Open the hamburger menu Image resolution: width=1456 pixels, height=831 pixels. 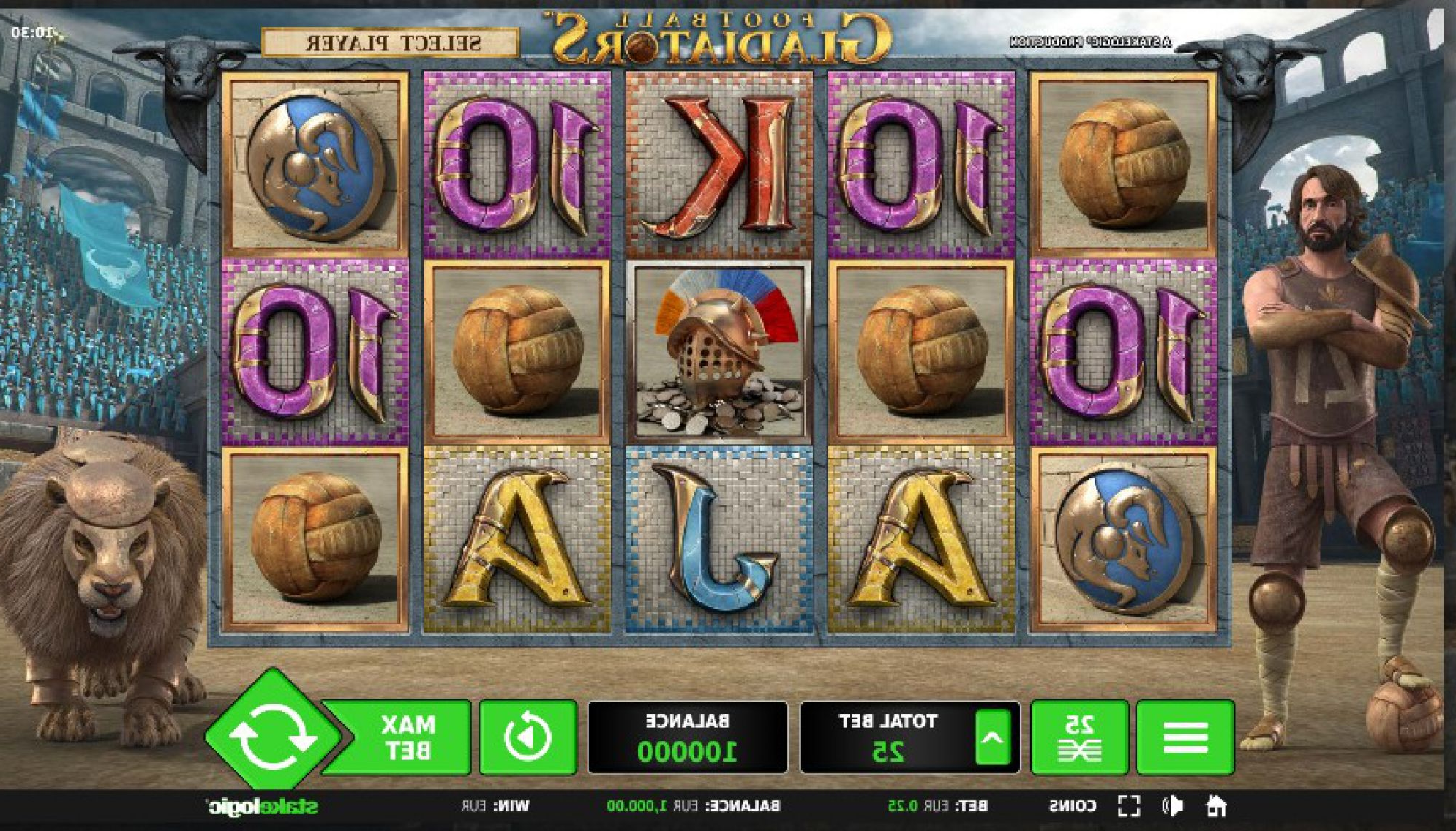pos(1185,737)
